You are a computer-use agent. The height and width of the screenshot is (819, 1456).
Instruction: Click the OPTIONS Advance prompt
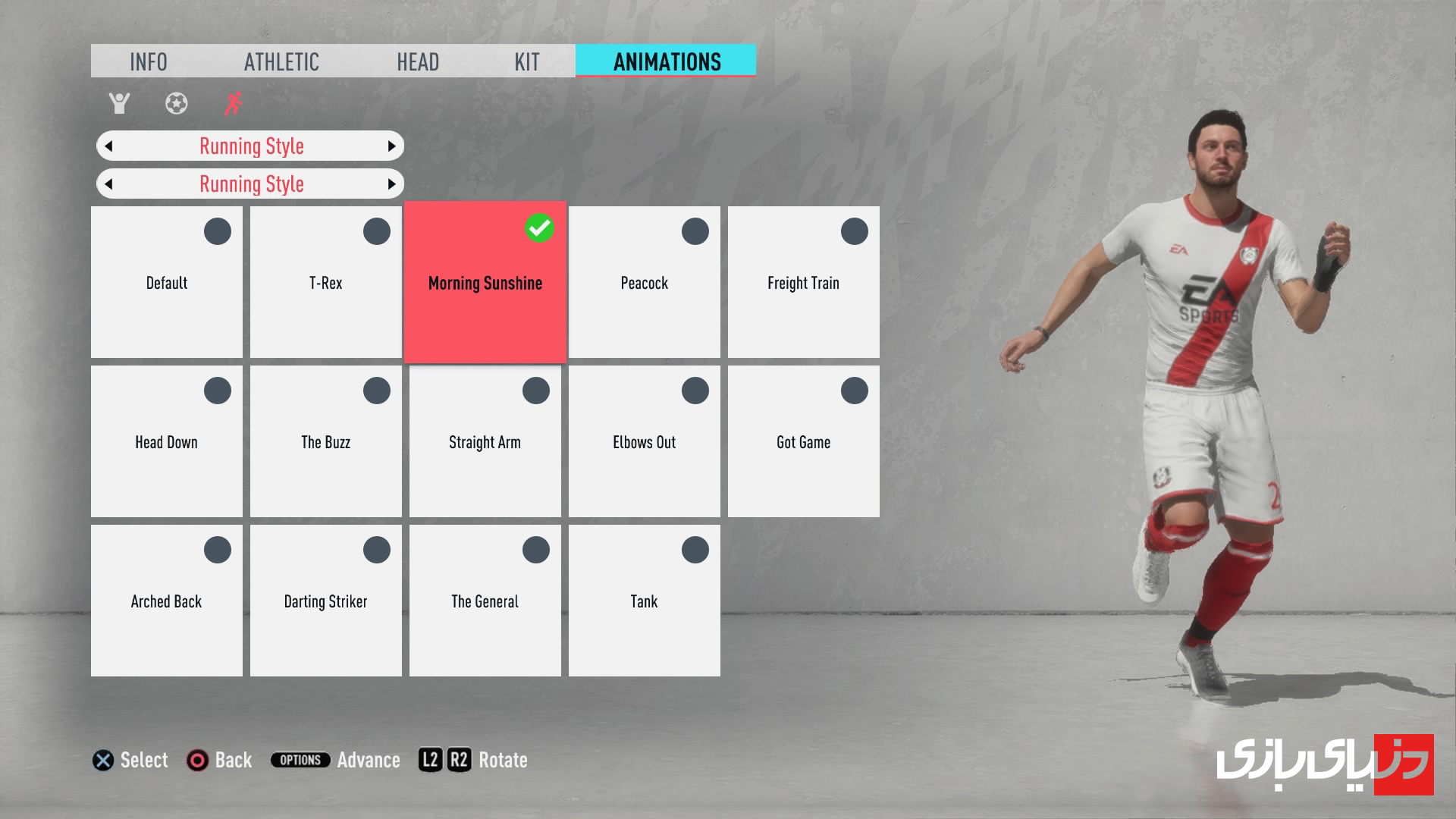(300, 760)
